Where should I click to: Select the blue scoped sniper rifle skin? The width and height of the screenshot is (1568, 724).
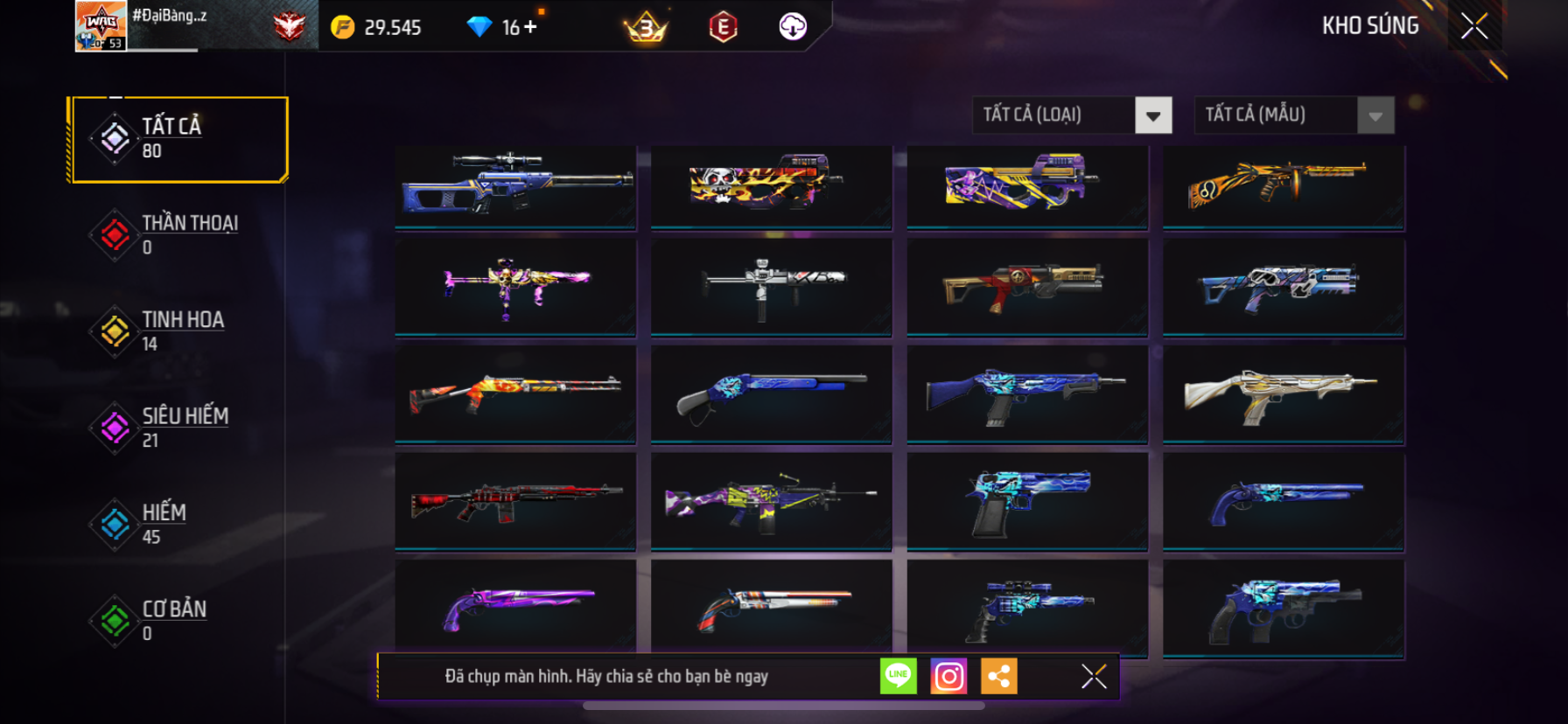(x=515, y=186)
